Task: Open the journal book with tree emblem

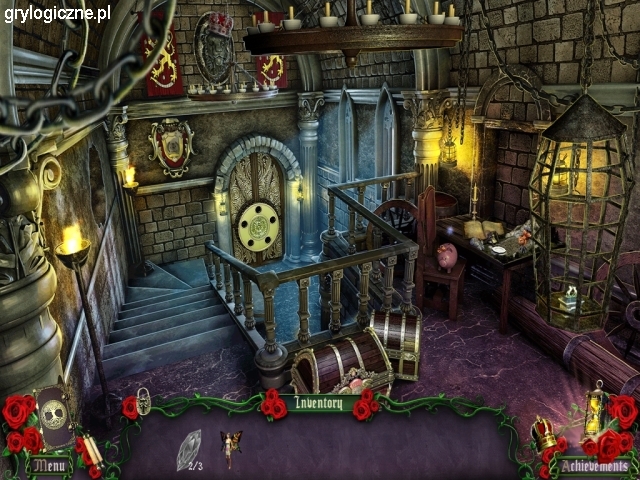Action: point(54,416)
